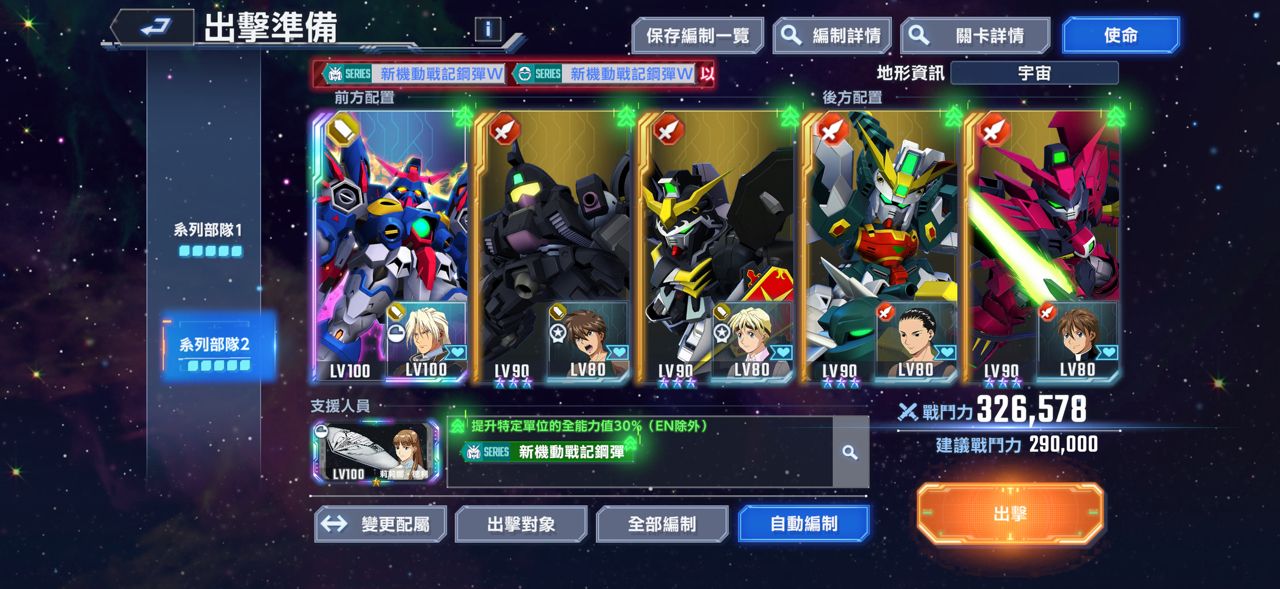Open 出擊對象 sortie target button

click(x=521, y=524)
